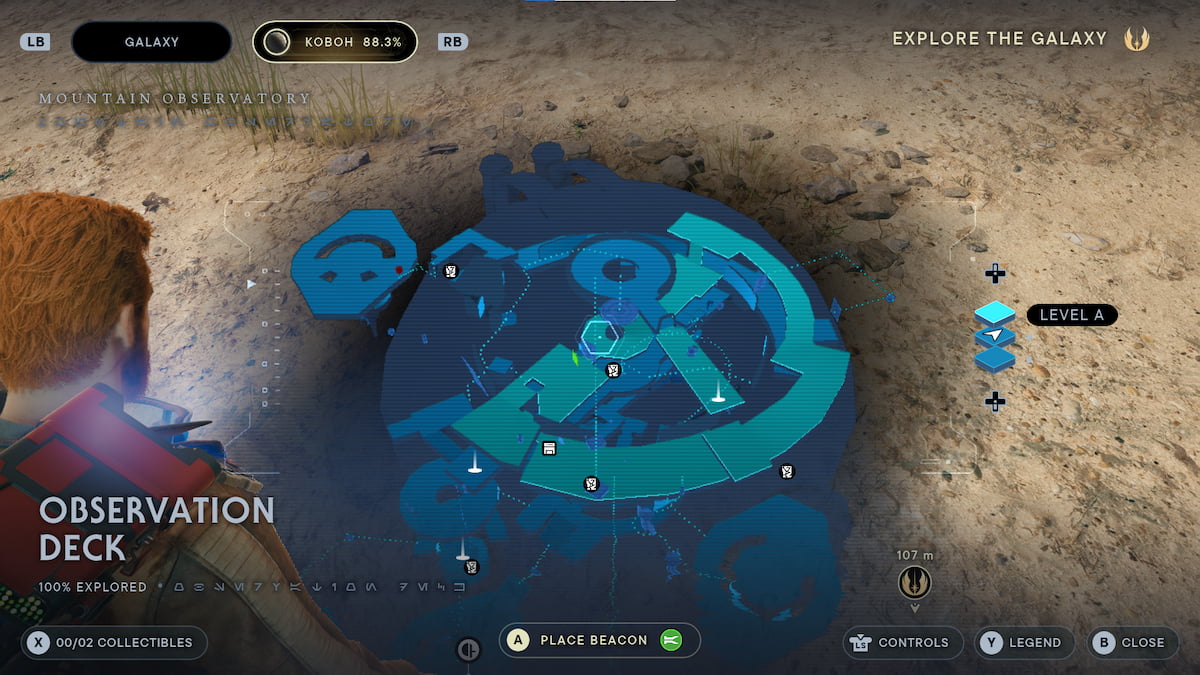The width and height of the screenshot is (1200, 675).
Task: Select the save-disk workbench icon on map
Action: [x=549, y=448]
